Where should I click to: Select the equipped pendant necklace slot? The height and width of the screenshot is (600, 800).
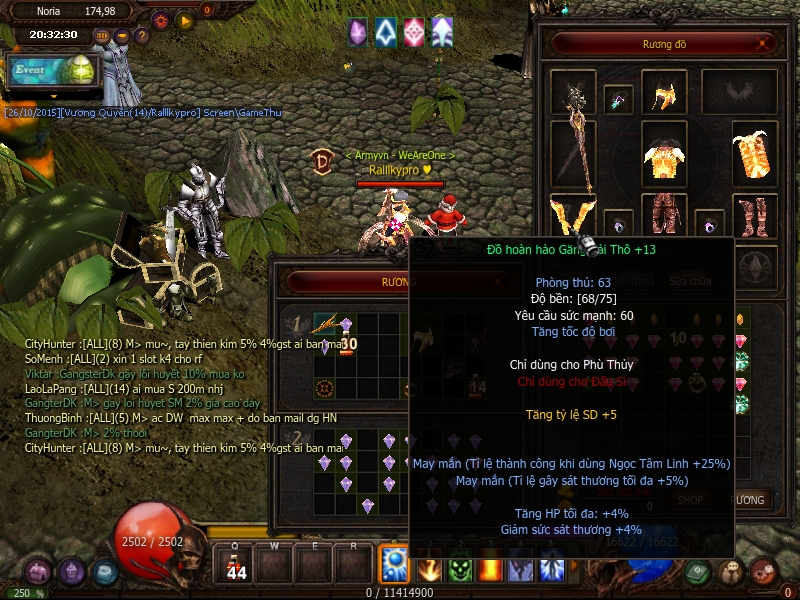620,100
